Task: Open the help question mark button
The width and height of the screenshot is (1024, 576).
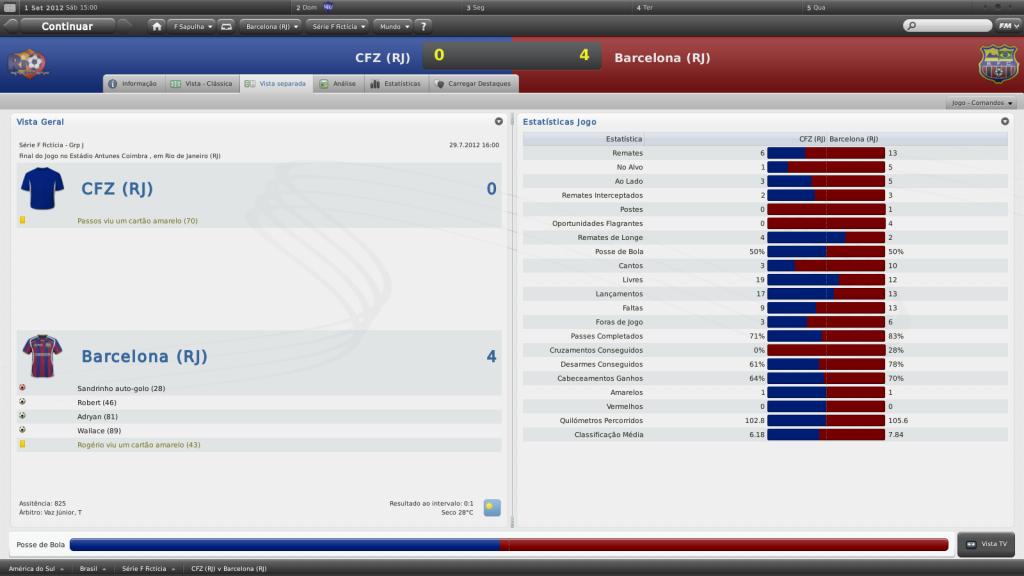Action: point(423,26)
